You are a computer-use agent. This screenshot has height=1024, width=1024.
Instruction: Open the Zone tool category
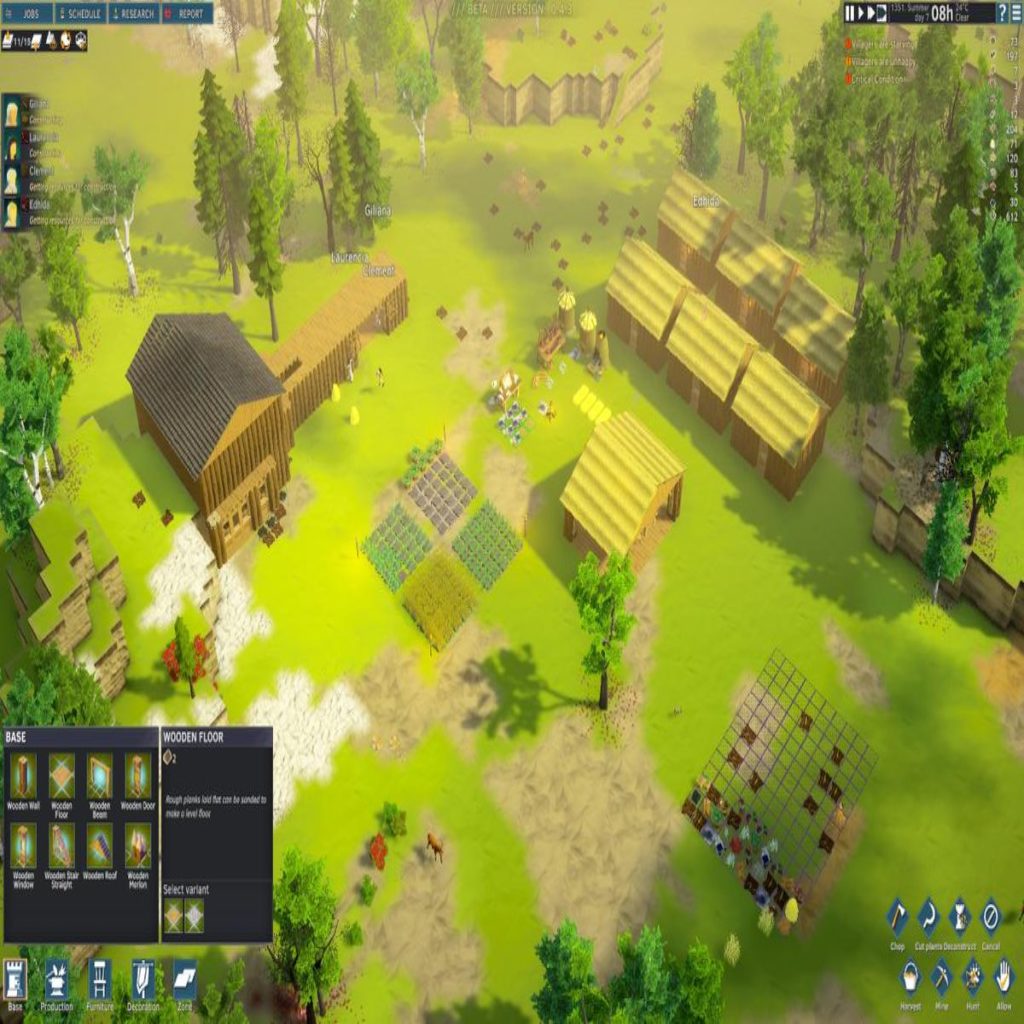coord(185,981)
